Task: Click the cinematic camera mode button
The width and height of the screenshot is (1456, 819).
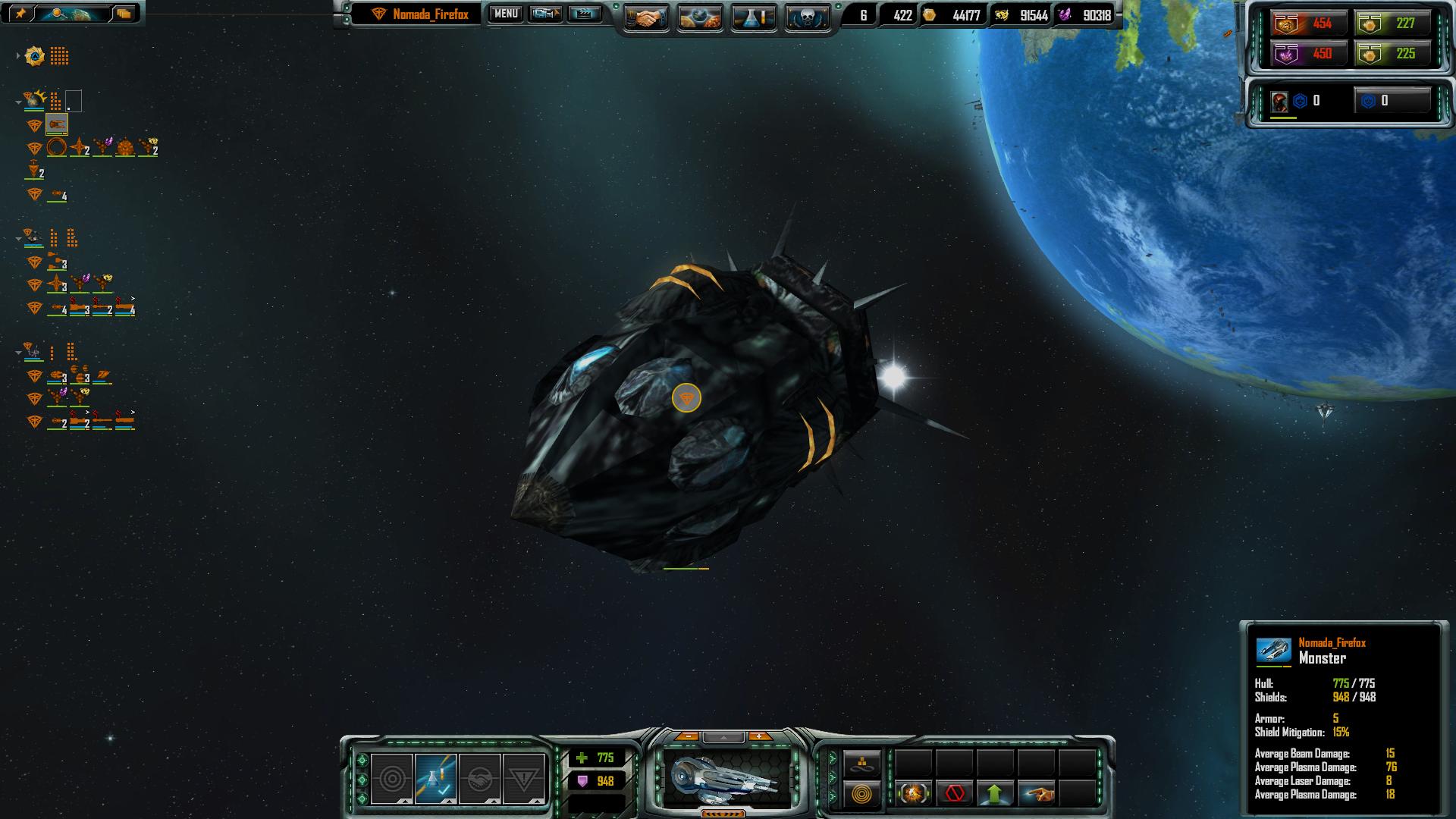Action: (544, 14)
